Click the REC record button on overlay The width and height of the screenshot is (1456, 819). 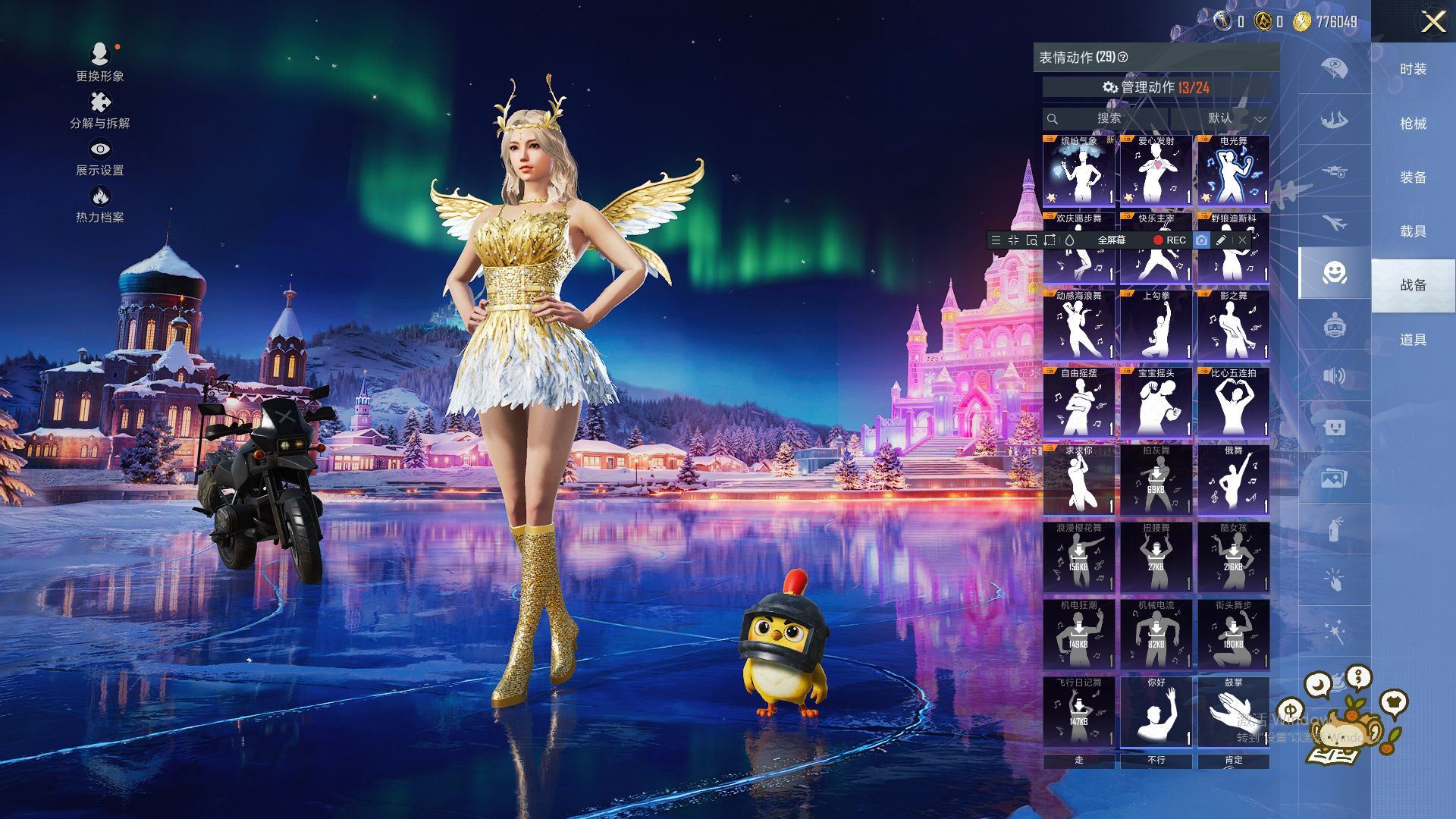tap(1169, 240)
